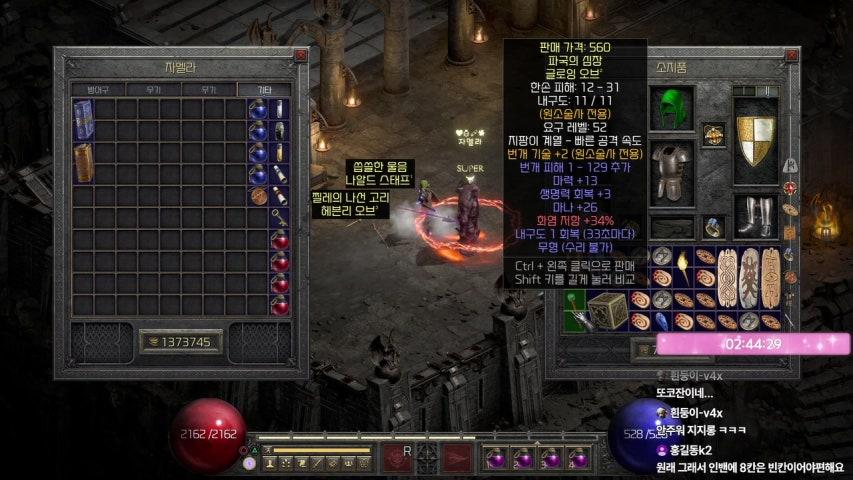Open the 기타 (misc) shop tab

pos(263,89)
